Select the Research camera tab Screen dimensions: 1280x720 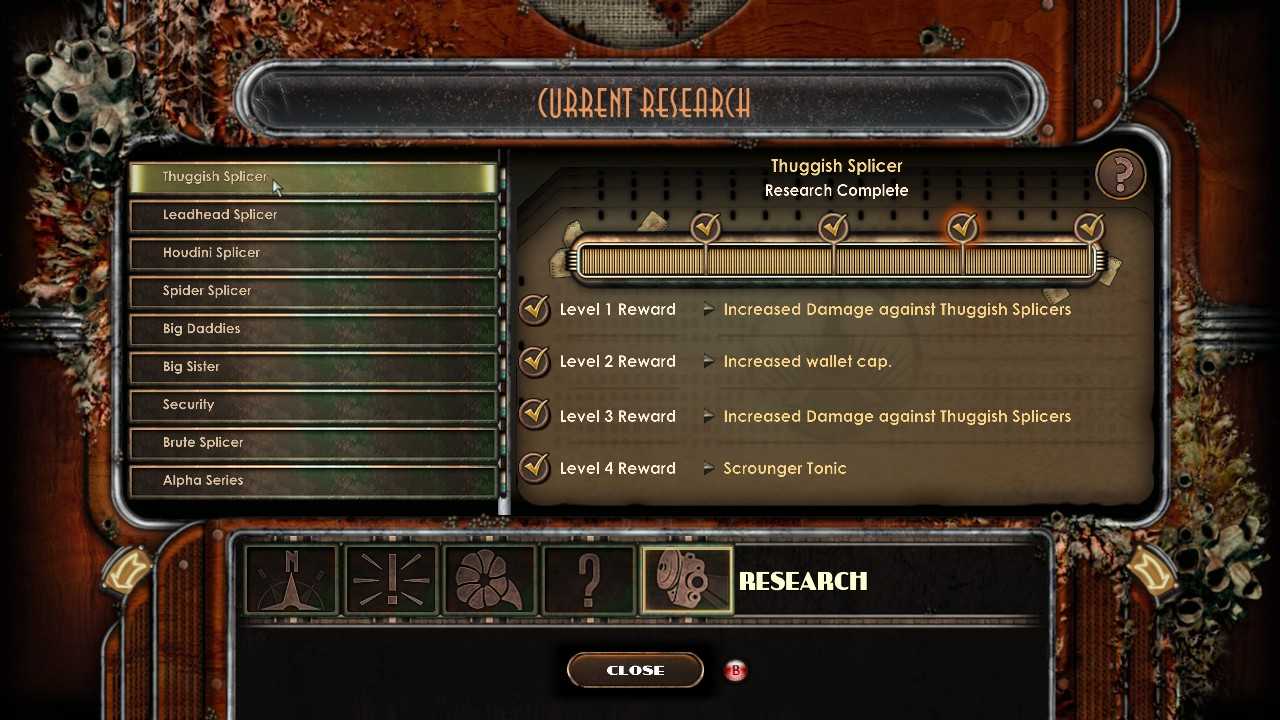click(687, 580)
